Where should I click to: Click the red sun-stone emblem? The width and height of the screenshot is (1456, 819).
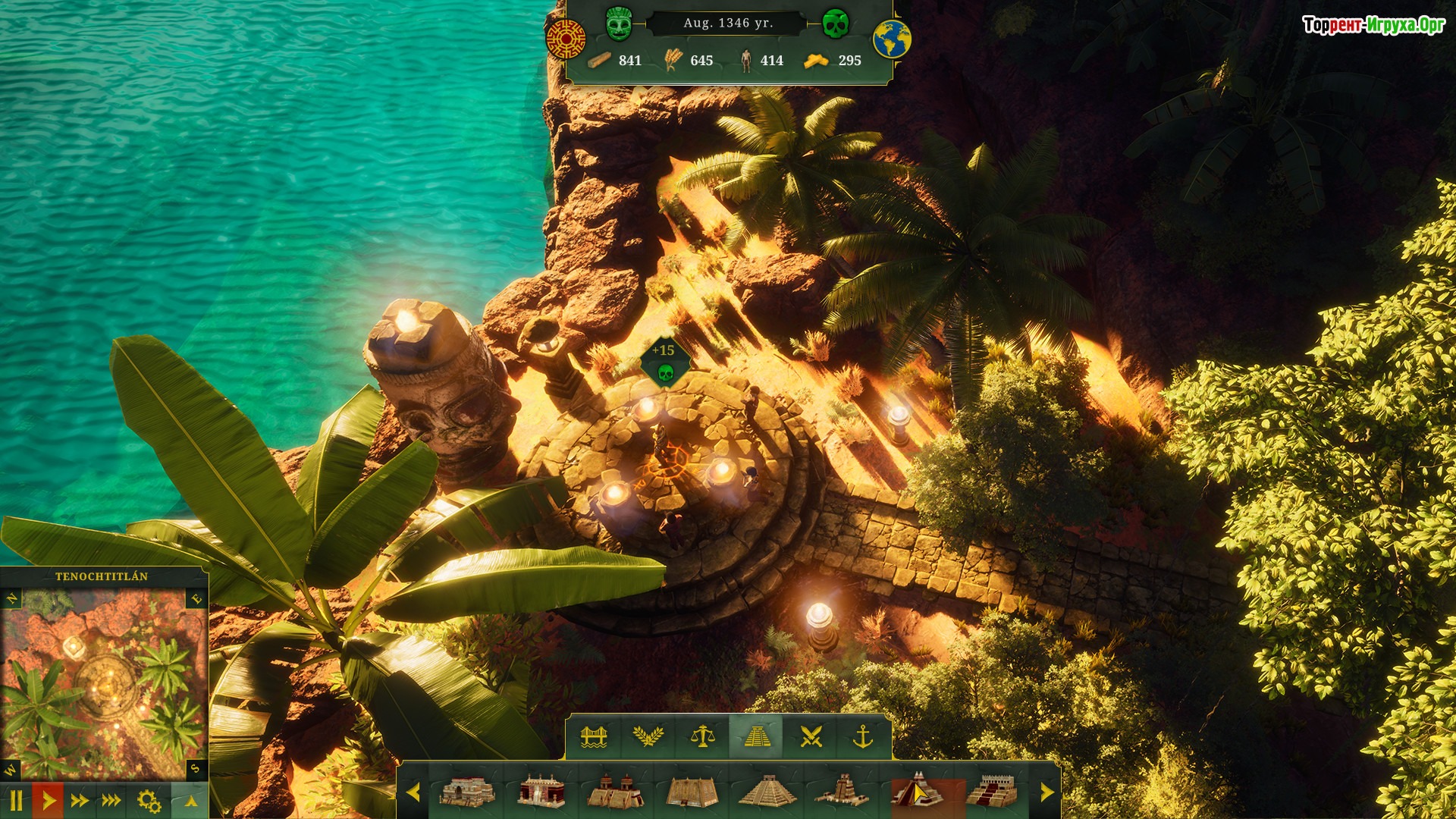(566, 39)
